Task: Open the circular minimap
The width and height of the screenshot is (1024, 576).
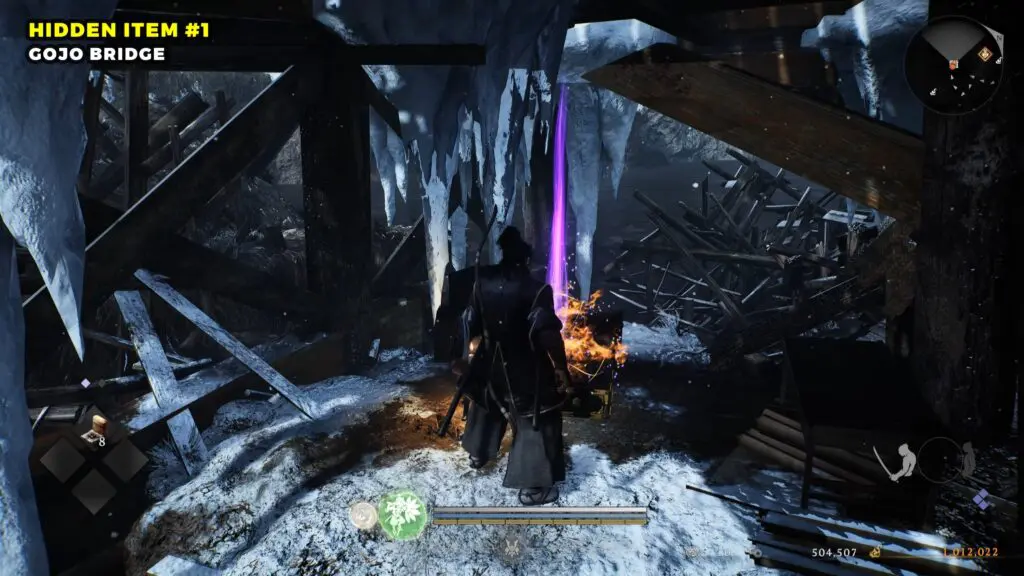Action: pos(952,64)
